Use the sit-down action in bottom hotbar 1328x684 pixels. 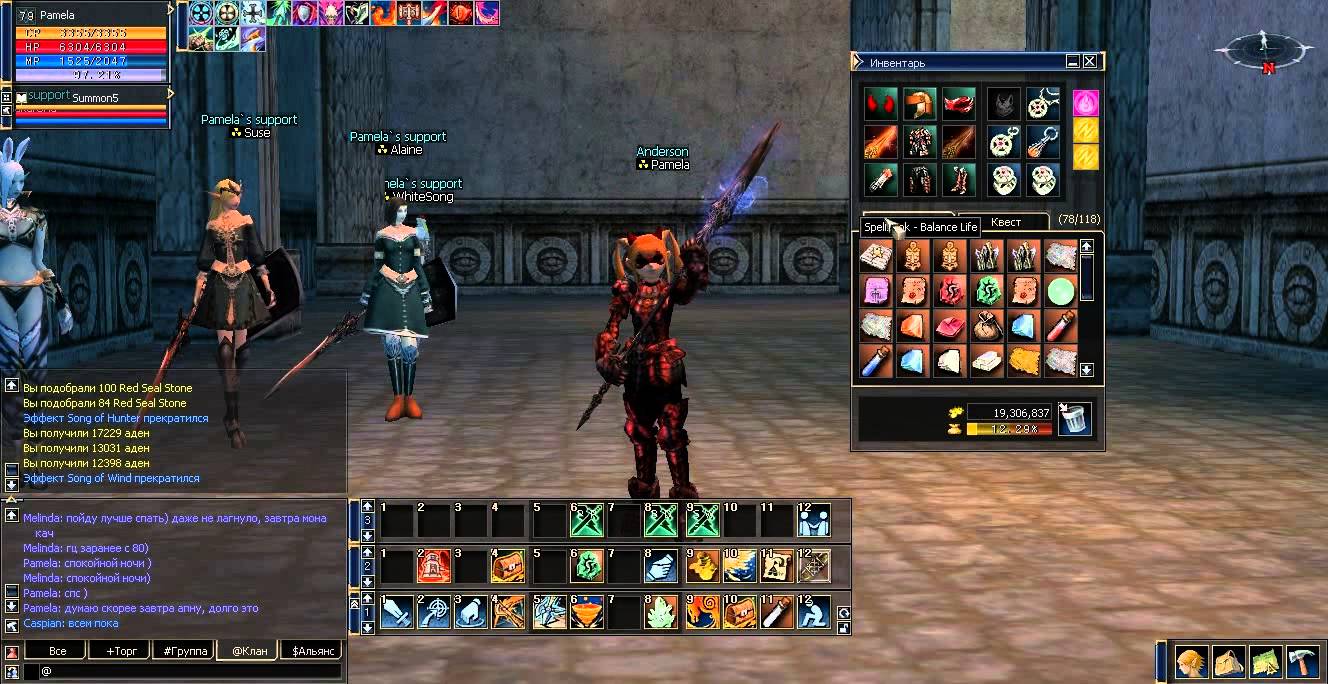(x=814, y=612)
